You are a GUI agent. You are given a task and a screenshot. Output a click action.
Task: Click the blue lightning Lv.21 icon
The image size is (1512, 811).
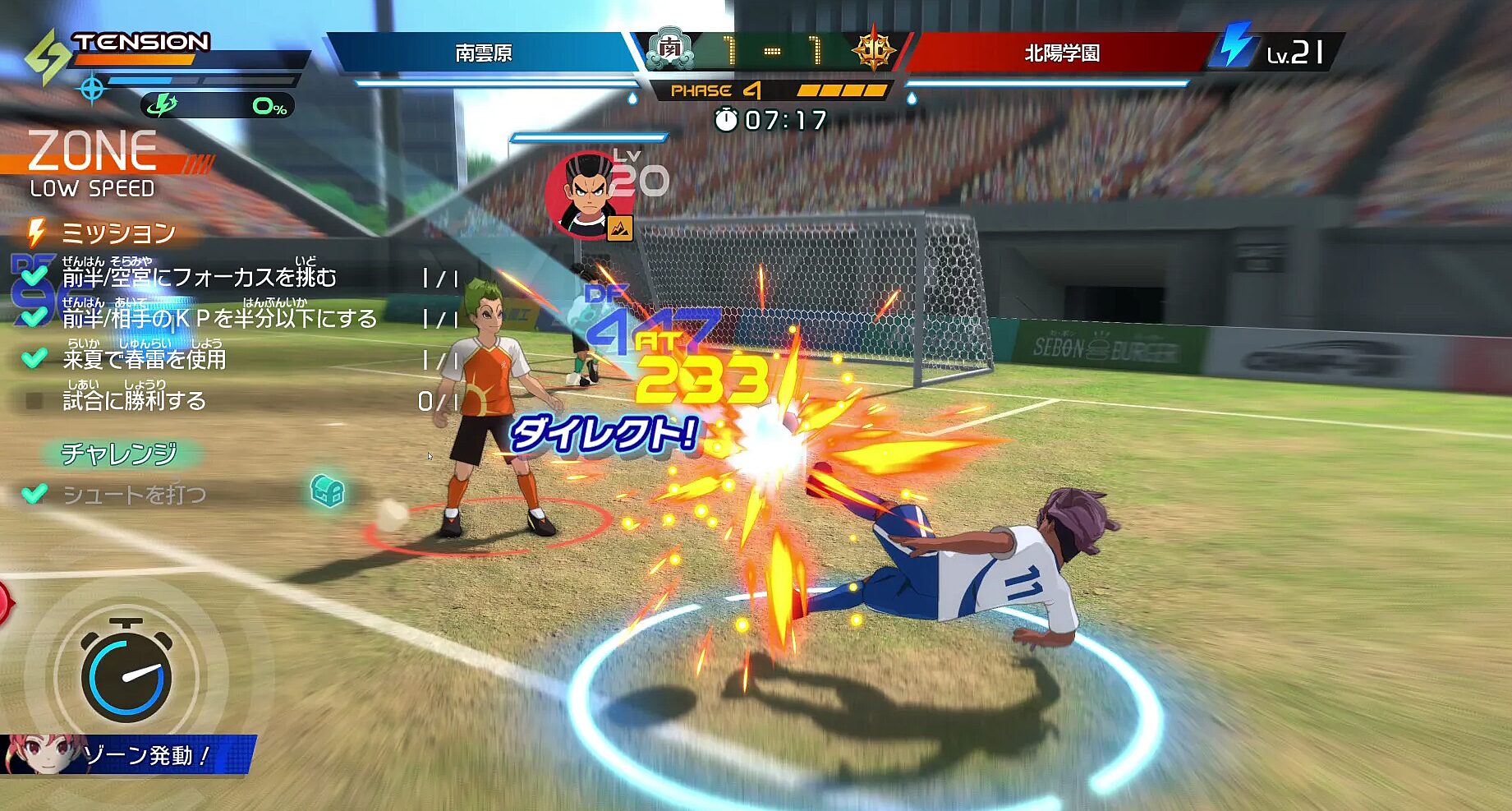pyautogui.click(x=1235, y=45)
